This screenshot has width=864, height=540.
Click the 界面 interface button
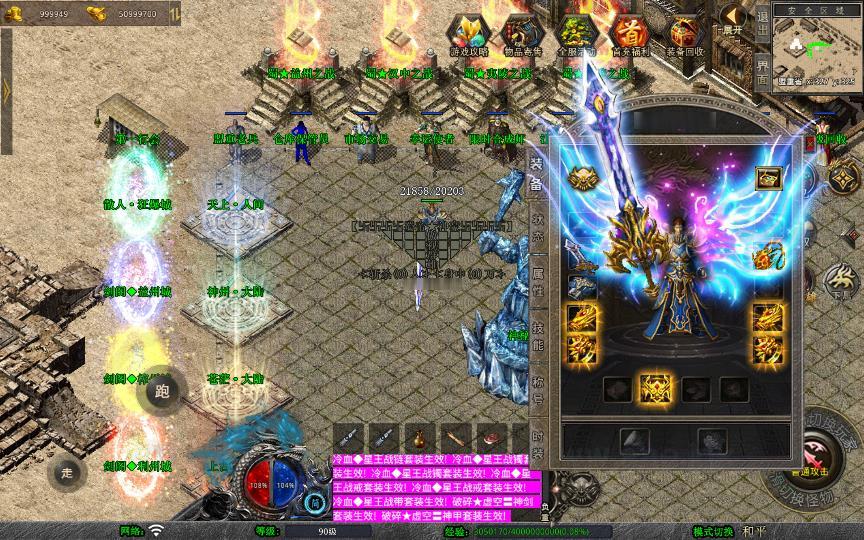point(763,73)
